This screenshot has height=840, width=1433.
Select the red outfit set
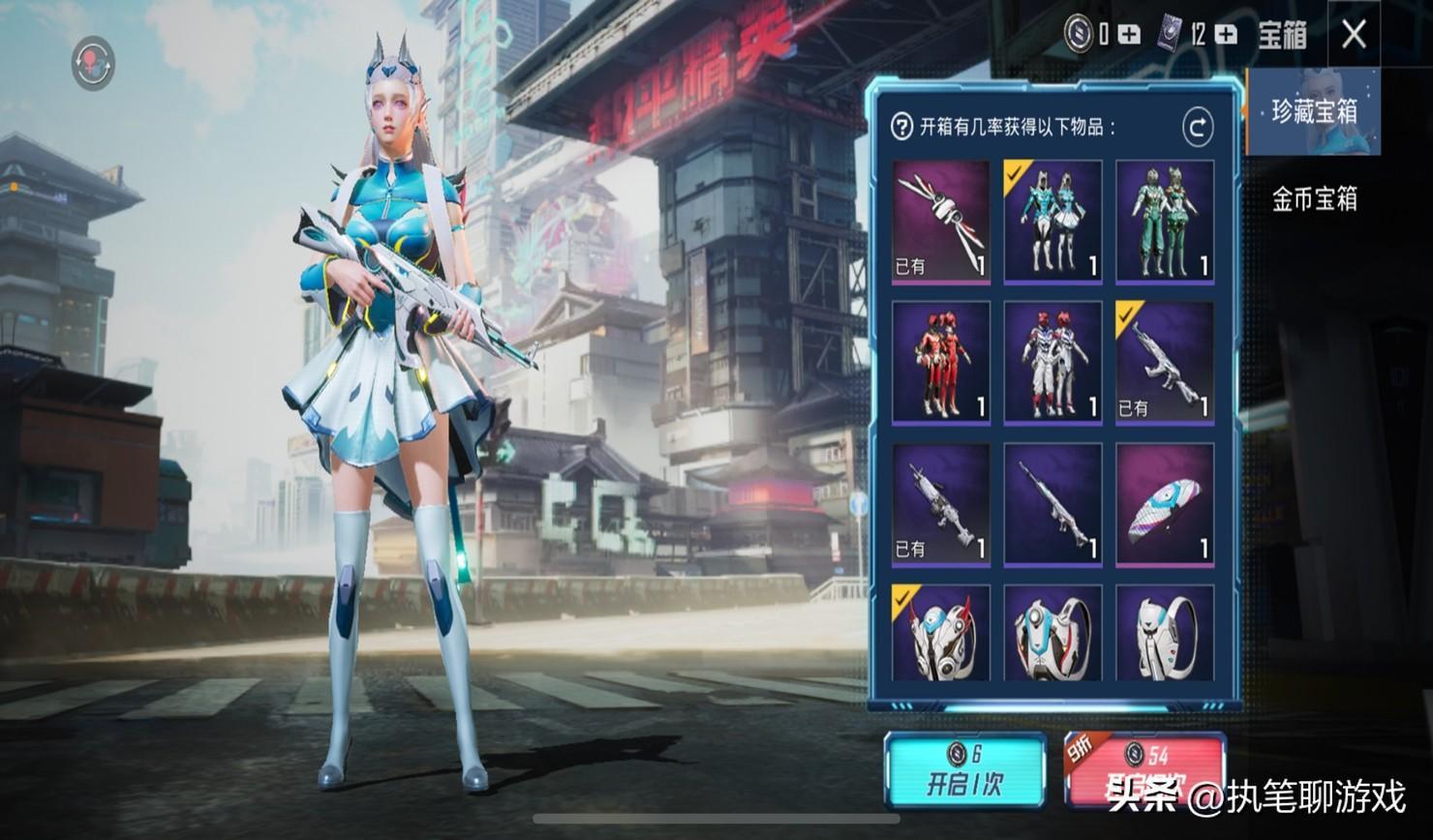[x=940, y=363]
